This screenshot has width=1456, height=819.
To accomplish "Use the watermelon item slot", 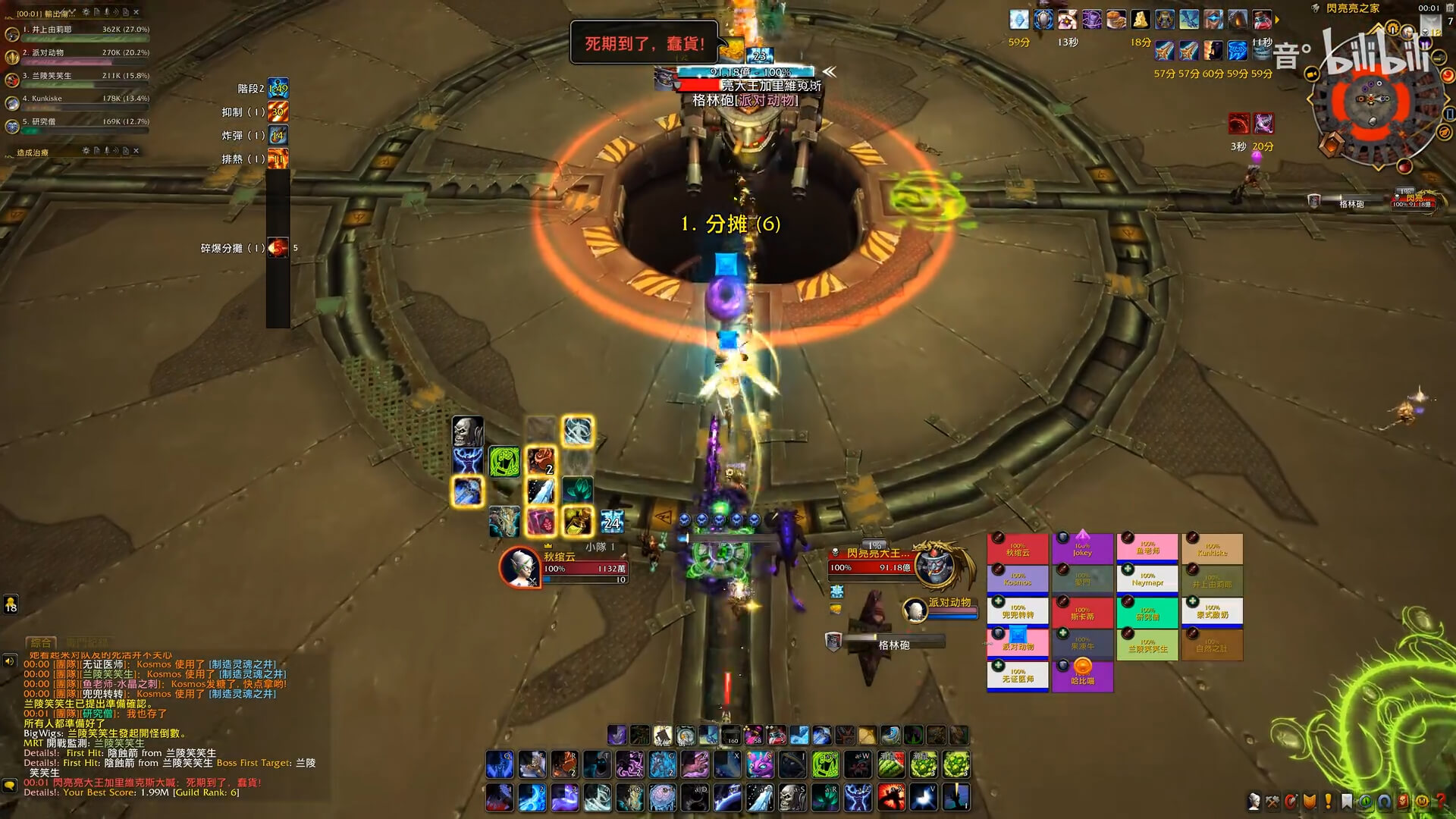I will point(891,765).
